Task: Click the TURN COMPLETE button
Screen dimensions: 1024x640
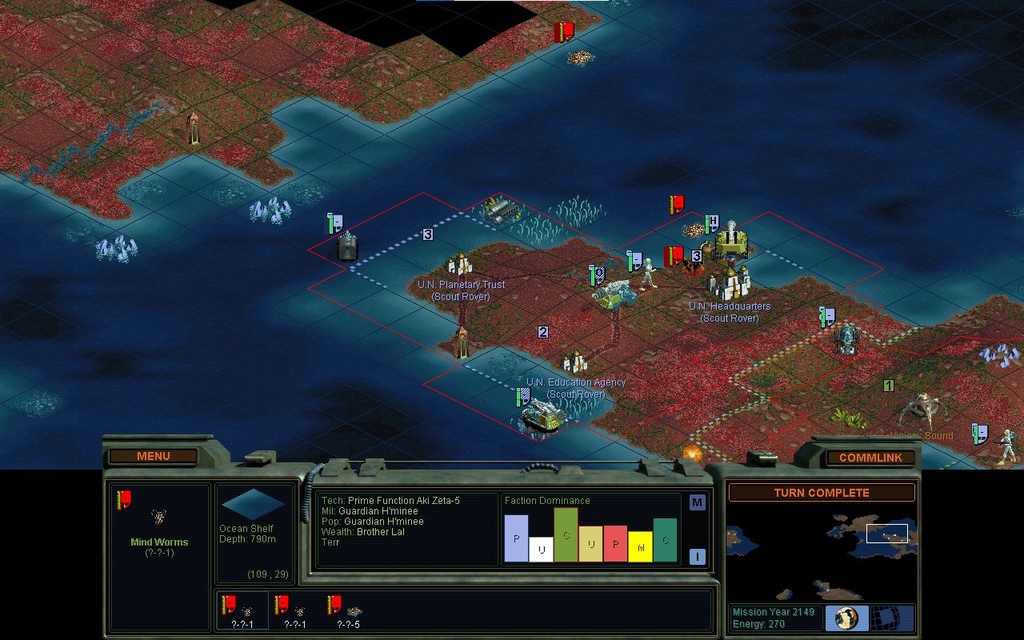Action: 821,492
